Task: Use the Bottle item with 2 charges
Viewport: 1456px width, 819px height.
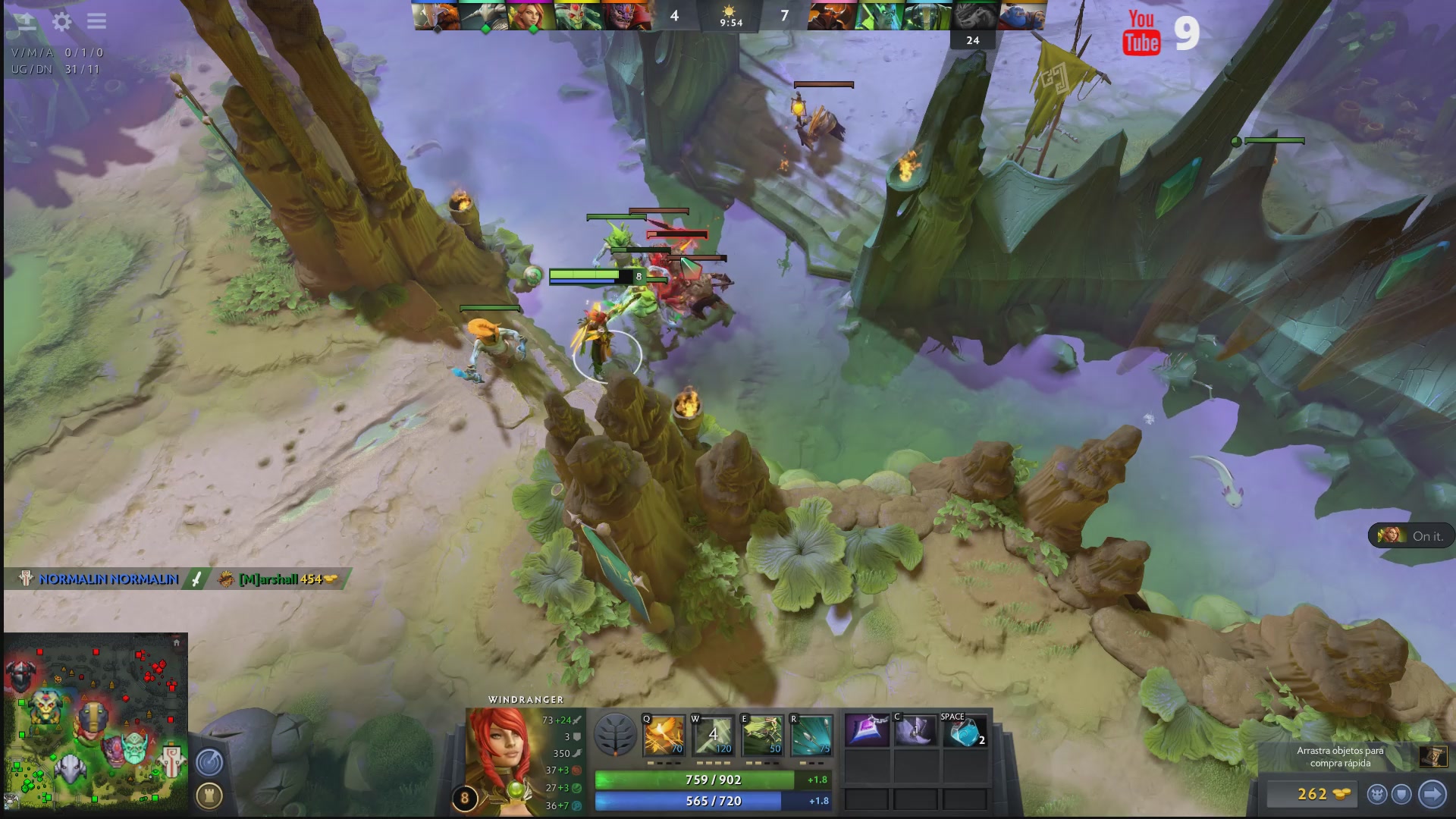Action: [964, 733]
